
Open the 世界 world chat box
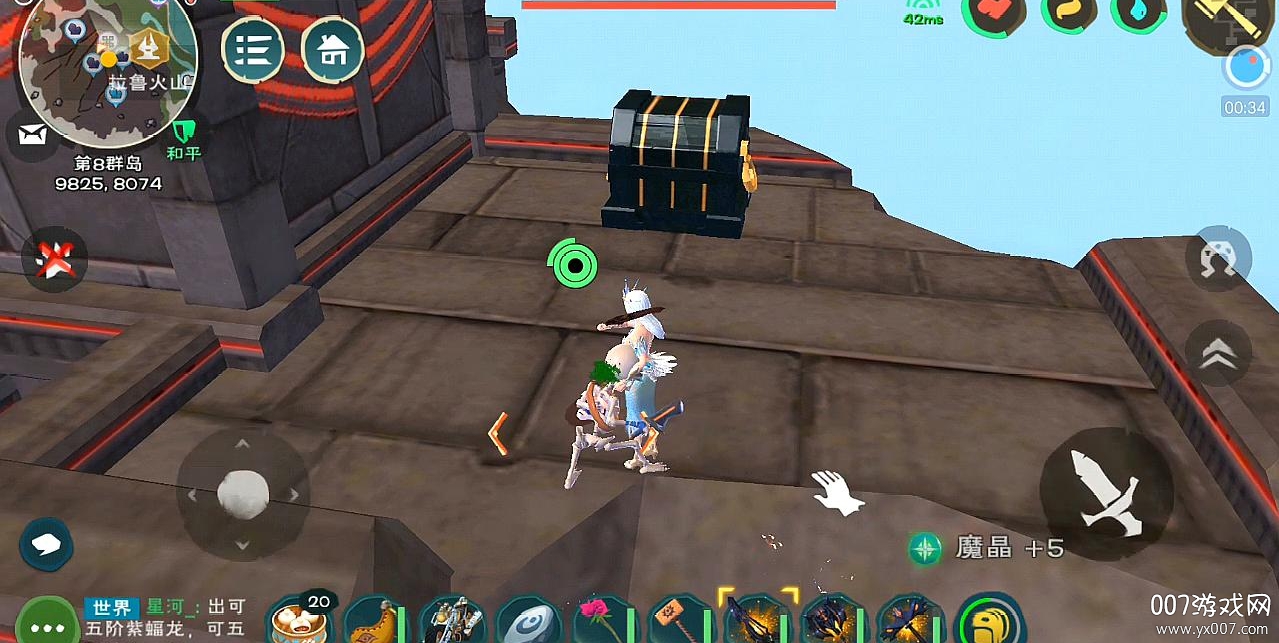165,619
